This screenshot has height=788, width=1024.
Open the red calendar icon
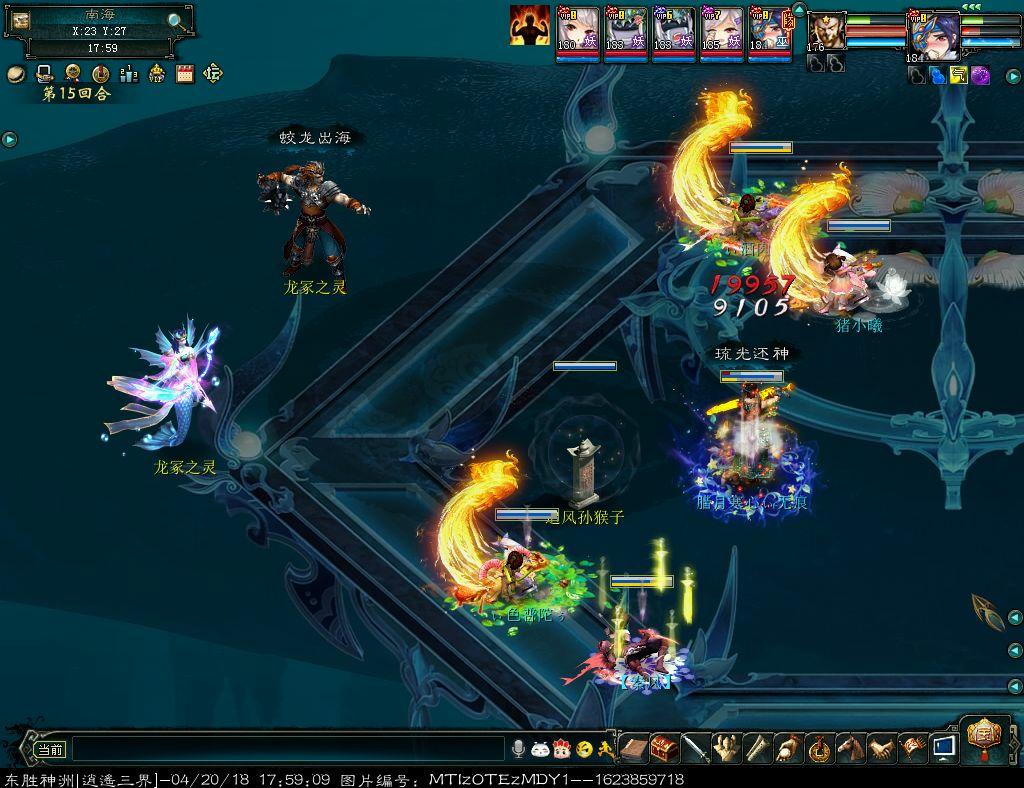click(x=185, y=73)
